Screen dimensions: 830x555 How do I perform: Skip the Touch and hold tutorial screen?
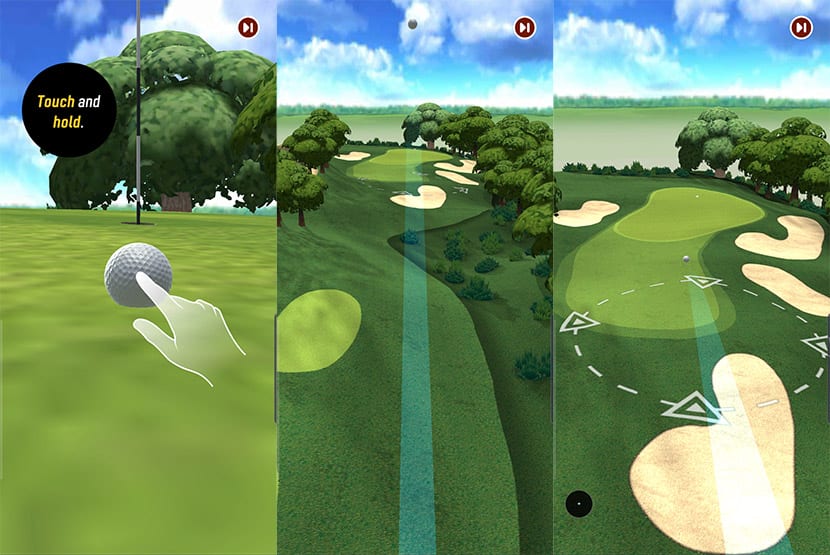click(247, 28)
